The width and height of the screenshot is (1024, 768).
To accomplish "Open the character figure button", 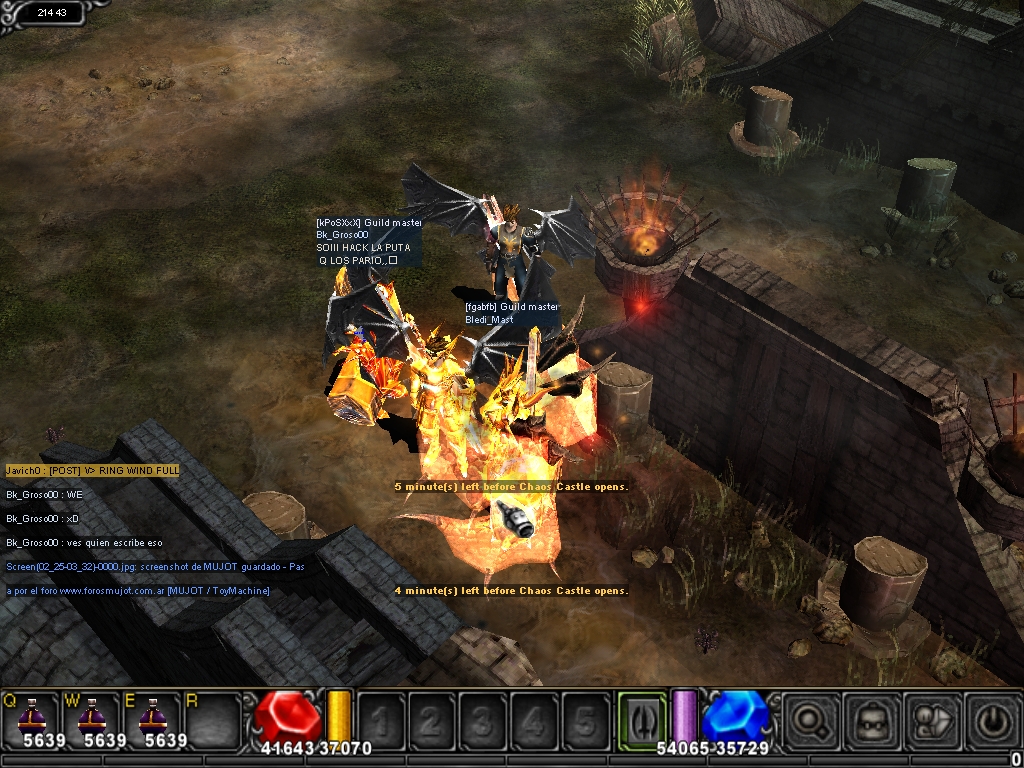I will click(x=932, y=721).
